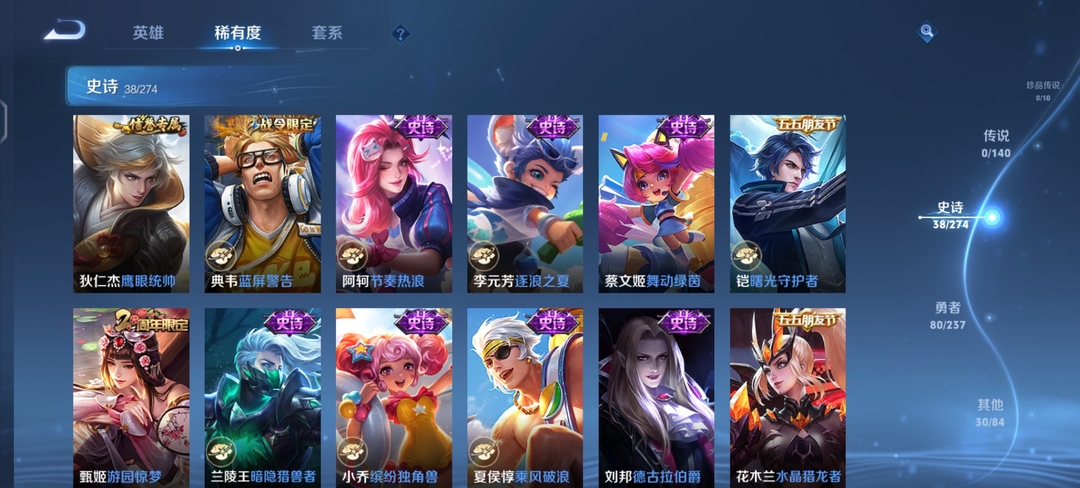Viewport: 1080px width, 488px height.
Task: View 兰陵王 暗隐猎兽者 skin card
Action: click(x=262, y=397)
